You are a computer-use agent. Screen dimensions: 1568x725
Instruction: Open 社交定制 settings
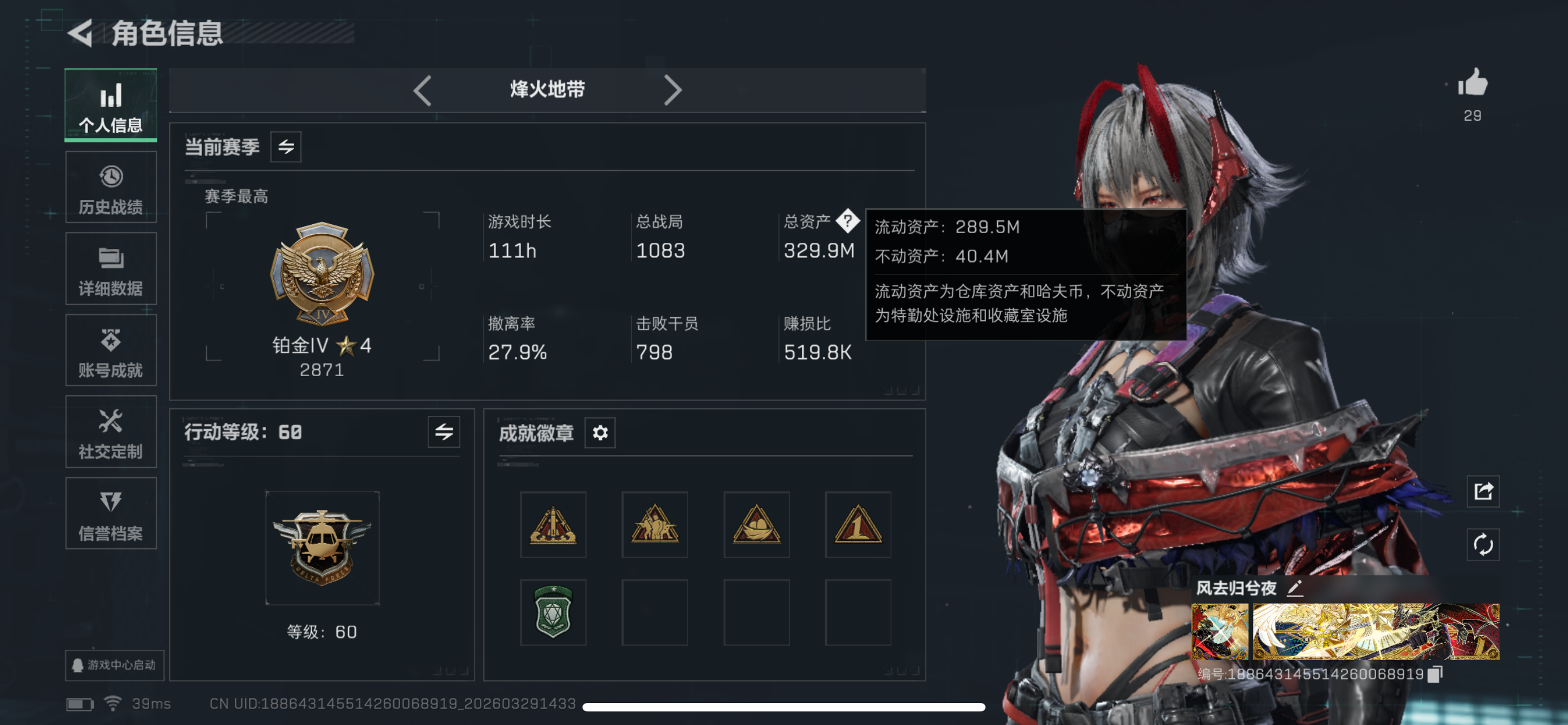111,432
